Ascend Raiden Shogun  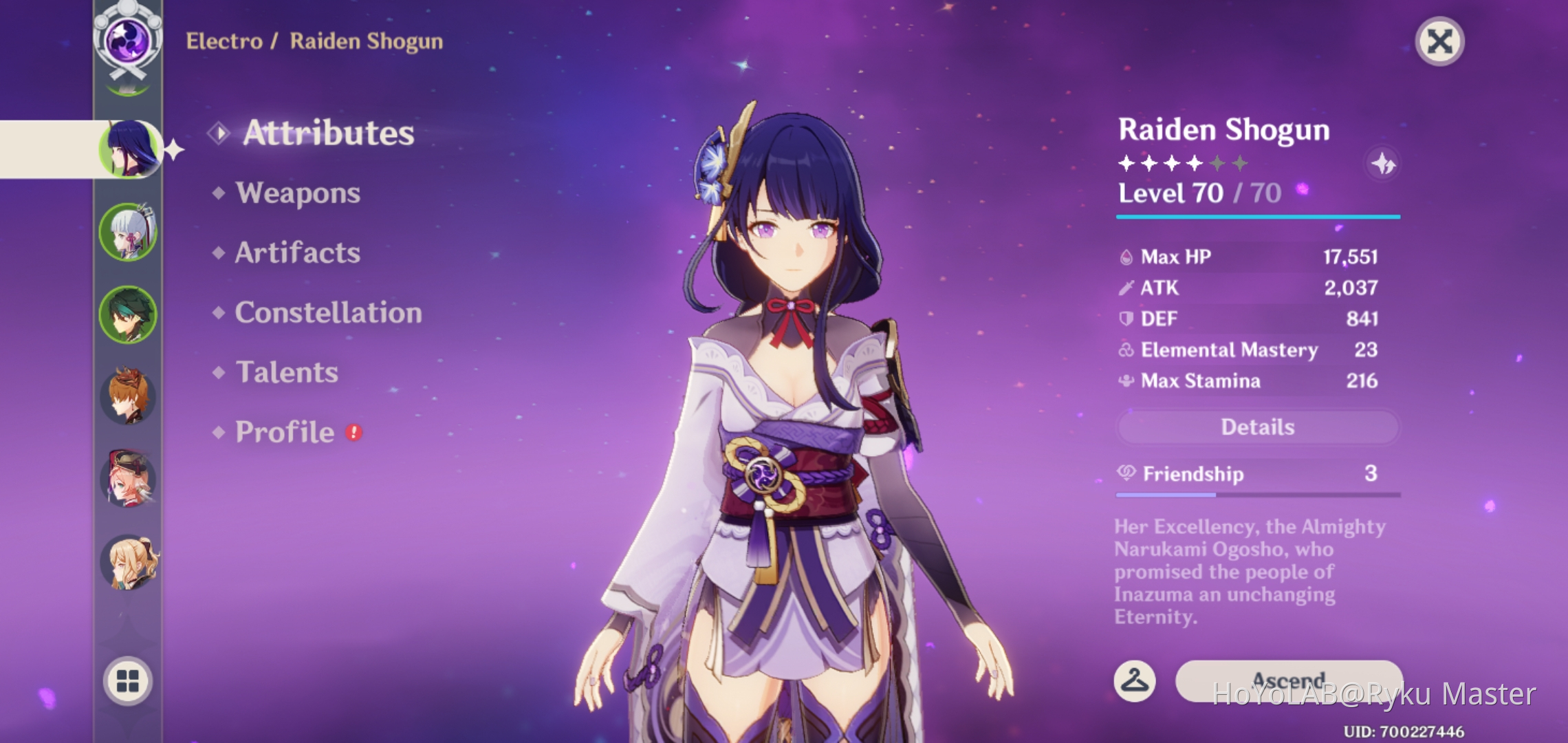coord(1288,680)
